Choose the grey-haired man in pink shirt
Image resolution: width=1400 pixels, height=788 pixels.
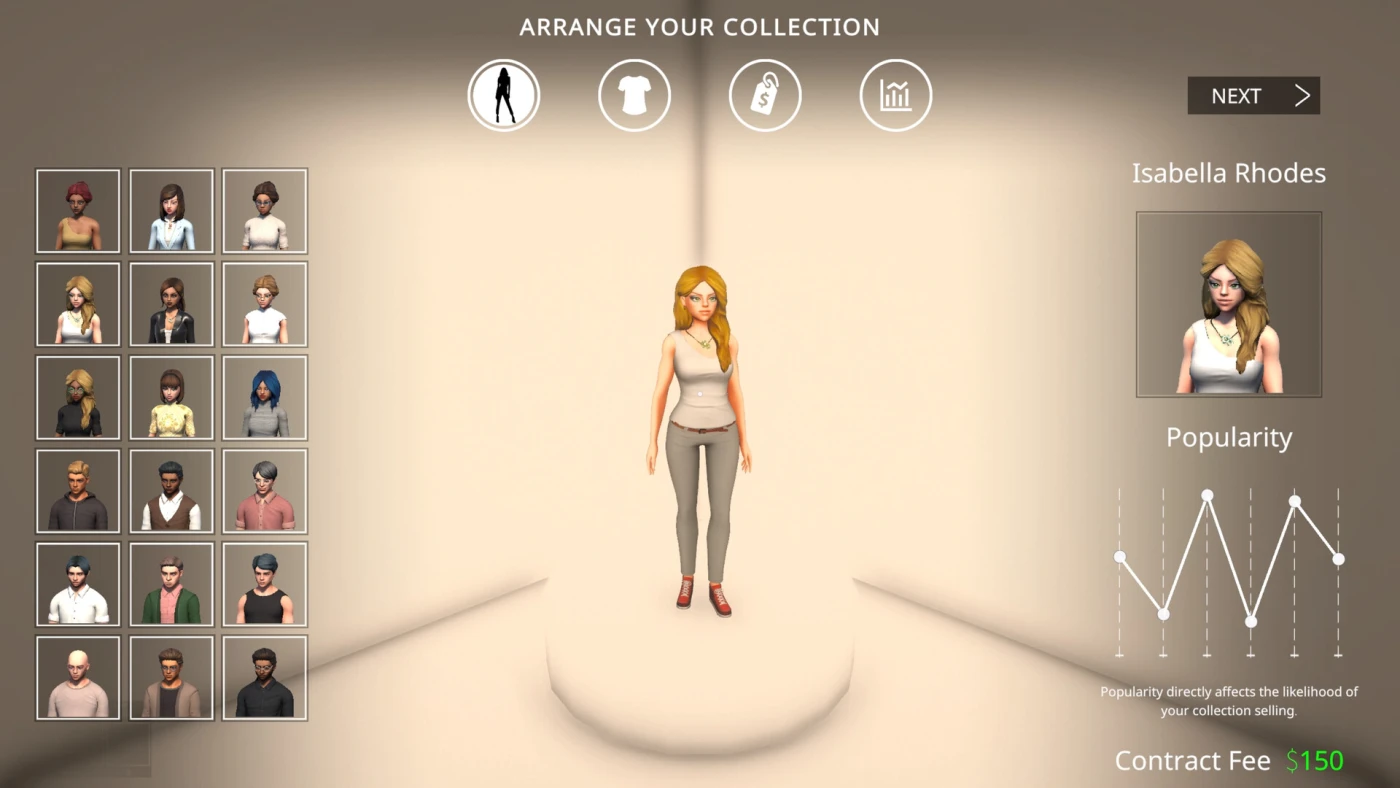tap(264, 491)
